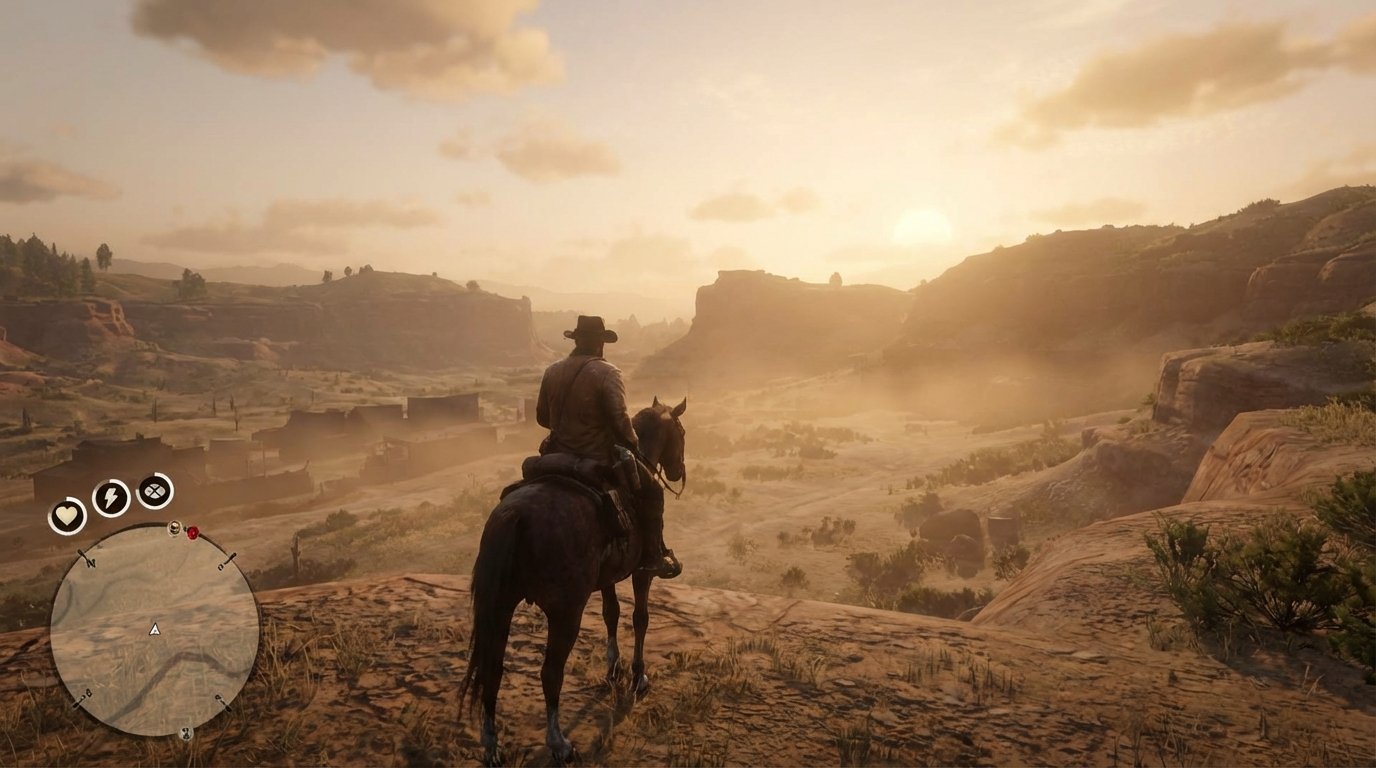Click the distant town buildings on the left
Screen dimensions: 1376x768
[x=300, y=440]
